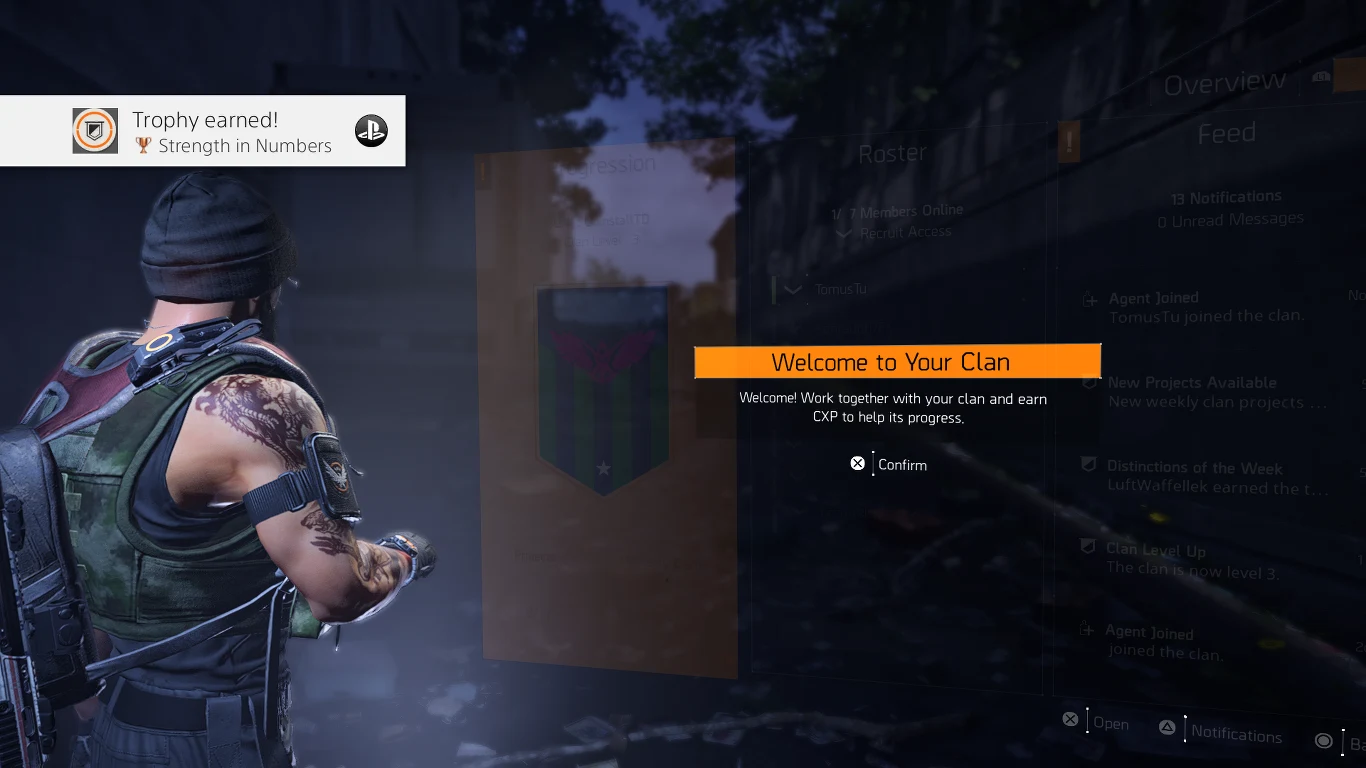Expand the Recruit Access dropdown
Screen dimensions: 1366x768
tap(845, 232)
